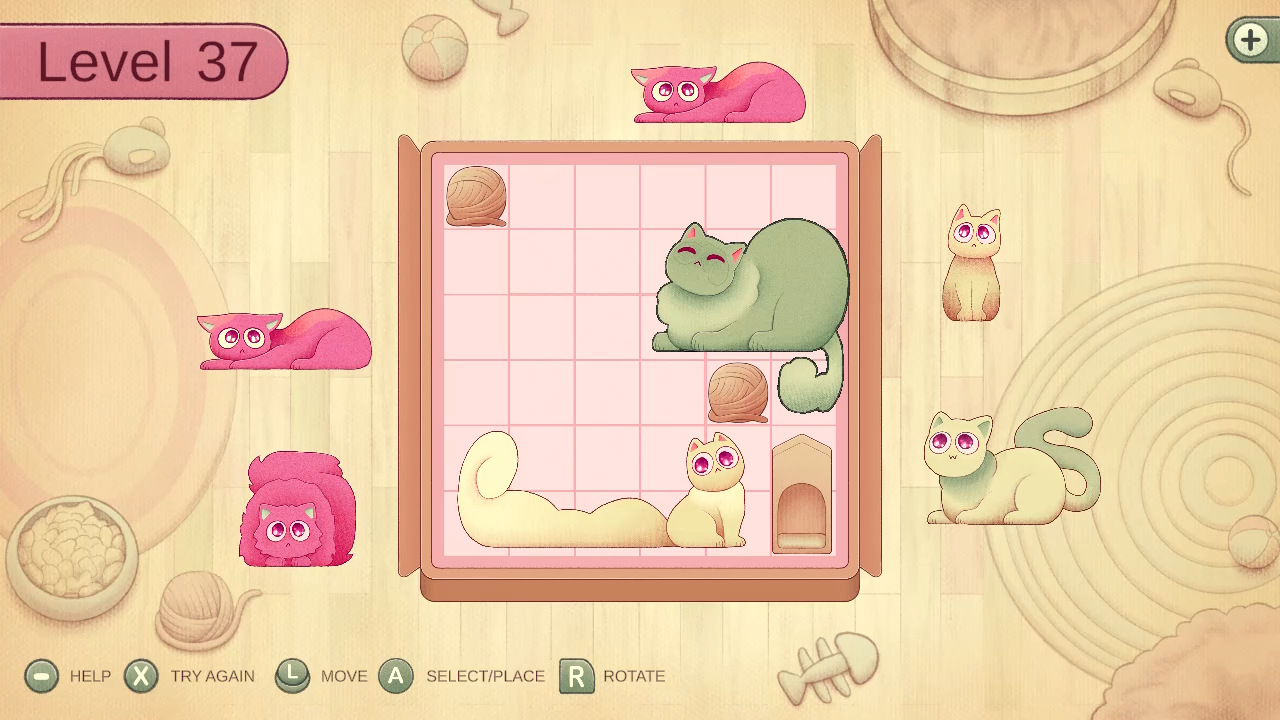The height and width of the screenshot is (720, 1280).
Task: Open the plus menu in the top-right corner
Action: pyautogui.click(x=1252, y=40)
